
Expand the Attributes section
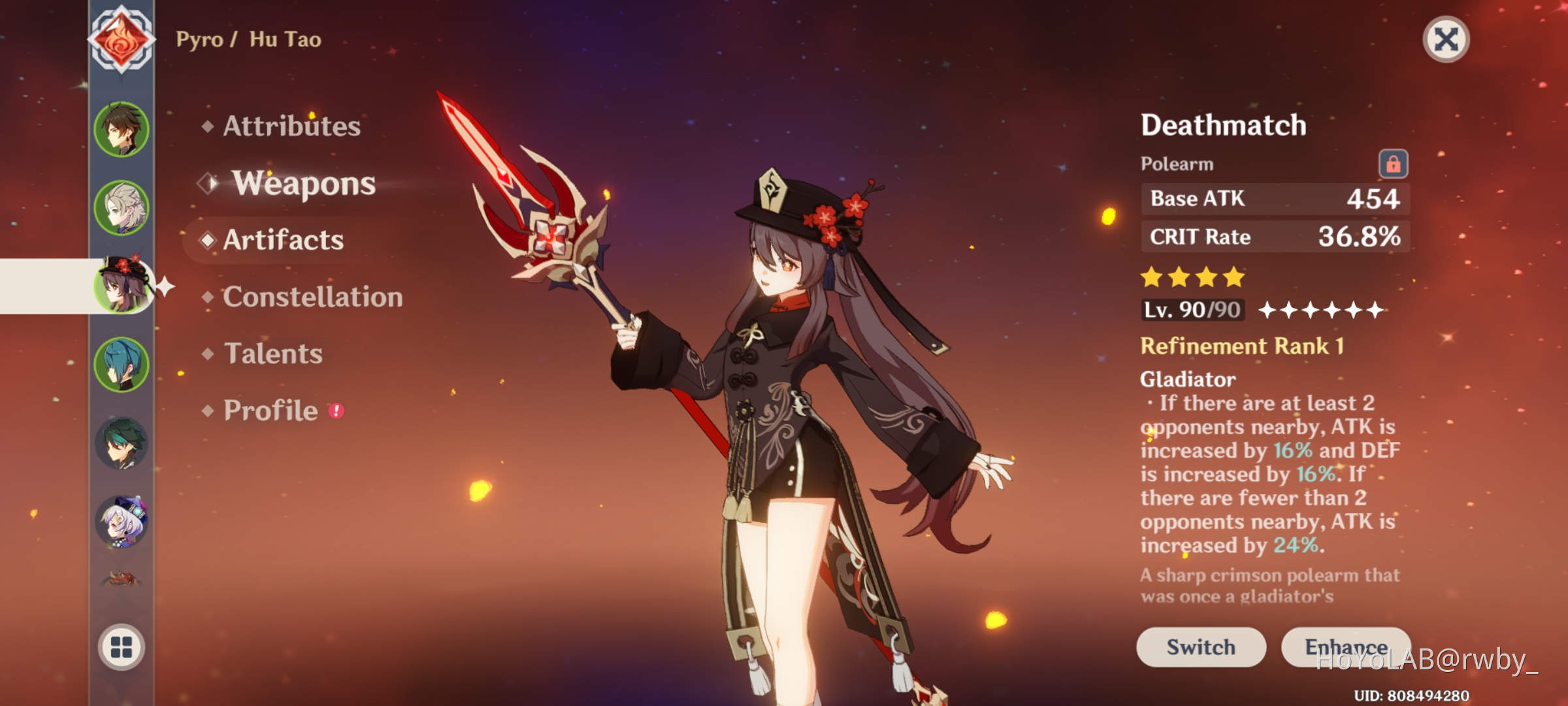click(290, 127)
